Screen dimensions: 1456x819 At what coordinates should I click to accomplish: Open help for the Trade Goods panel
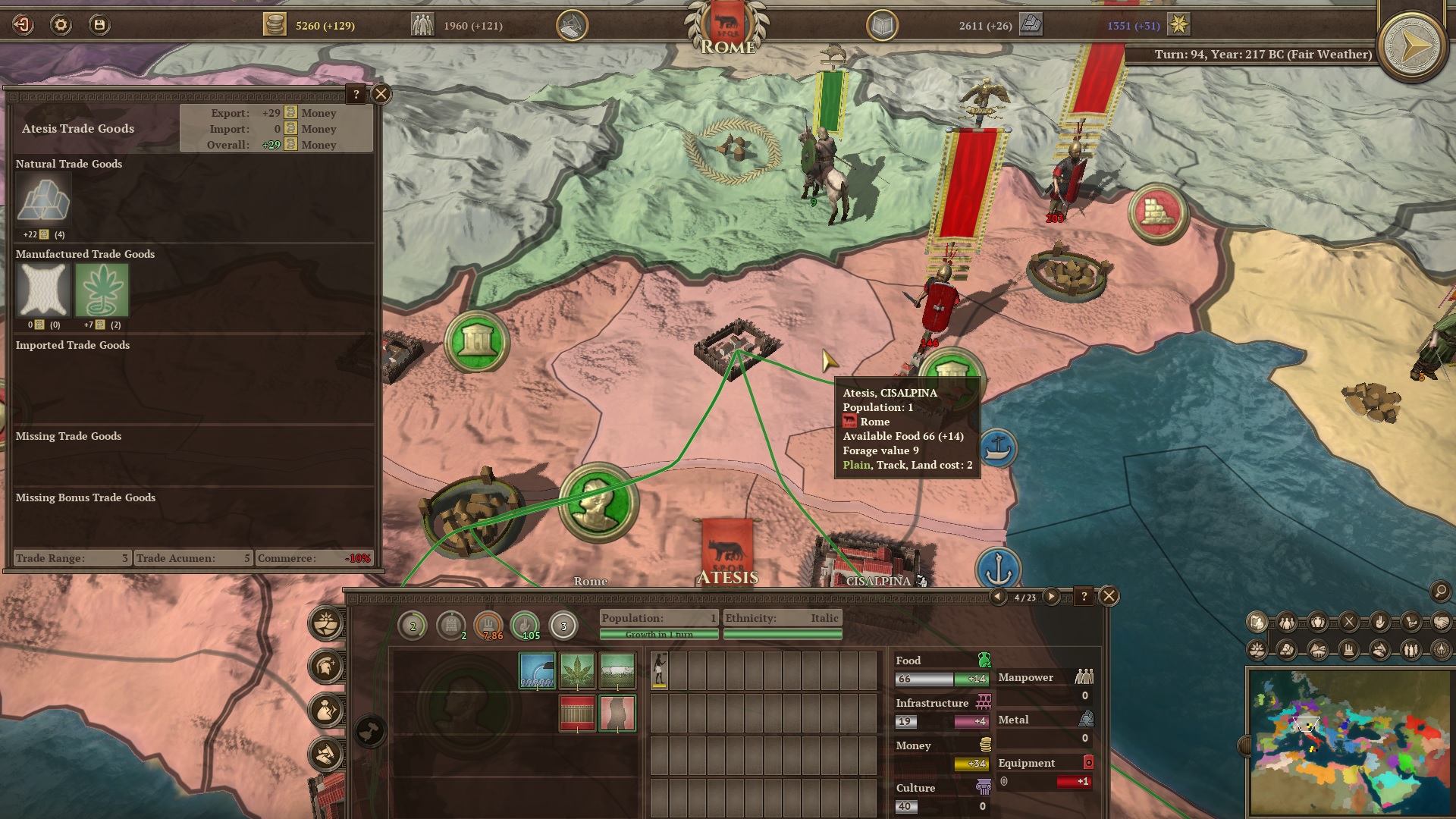click(356, 94)
